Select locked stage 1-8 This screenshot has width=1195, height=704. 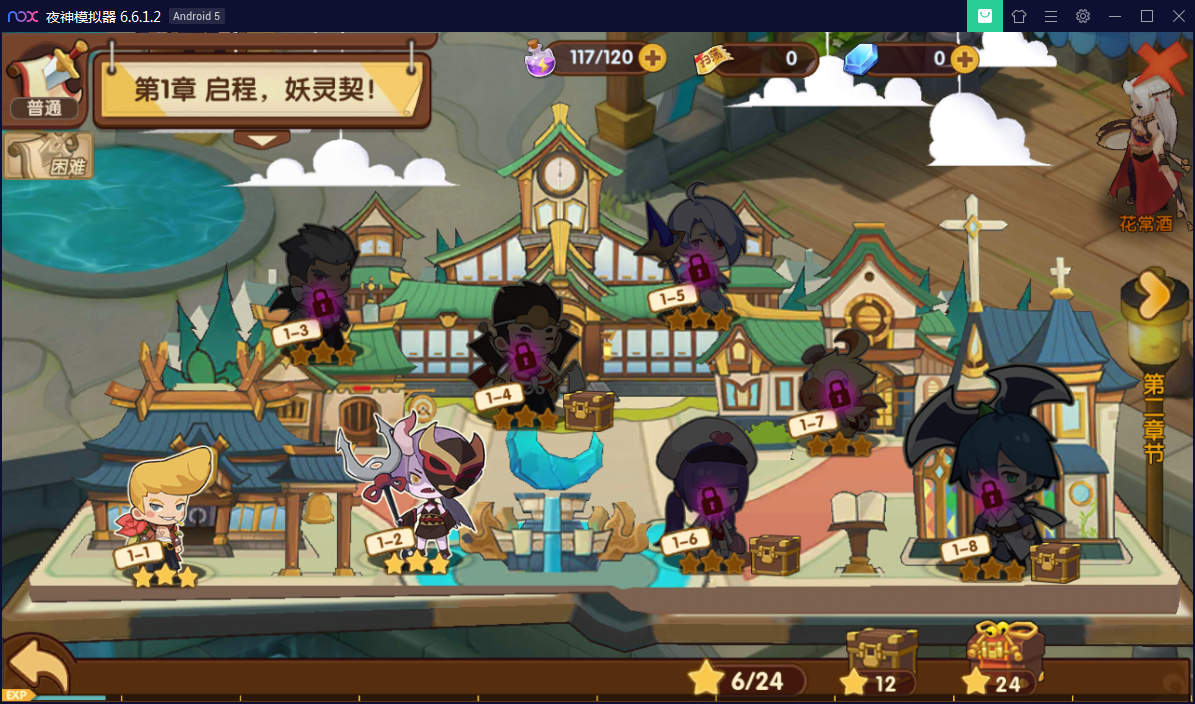point(990,490)
